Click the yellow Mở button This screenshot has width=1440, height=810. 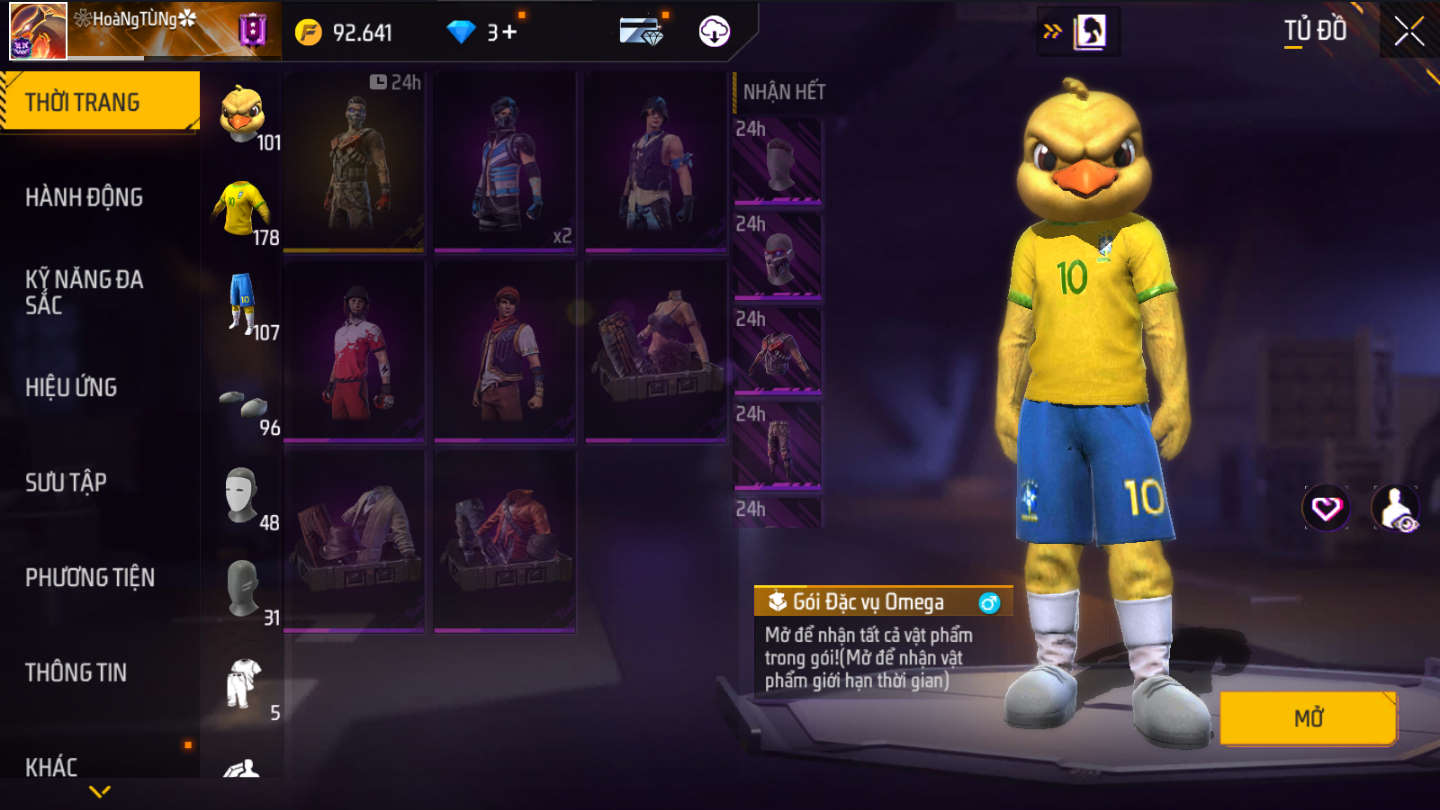pos(1308,718)
